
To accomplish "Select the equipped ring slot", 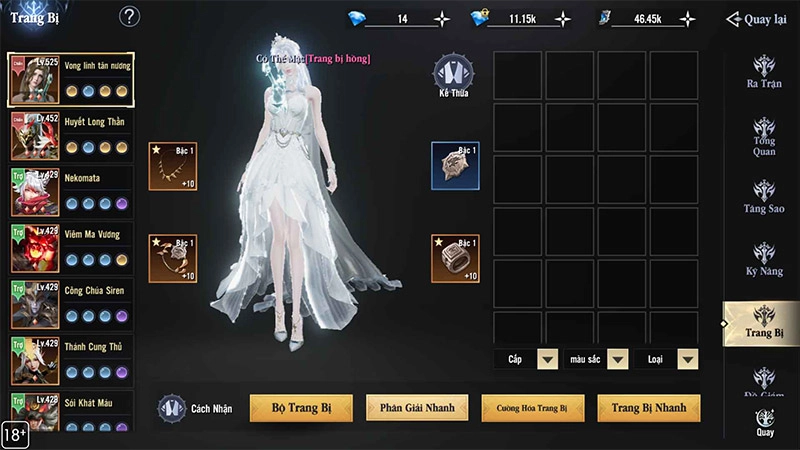I will point(455,259).
